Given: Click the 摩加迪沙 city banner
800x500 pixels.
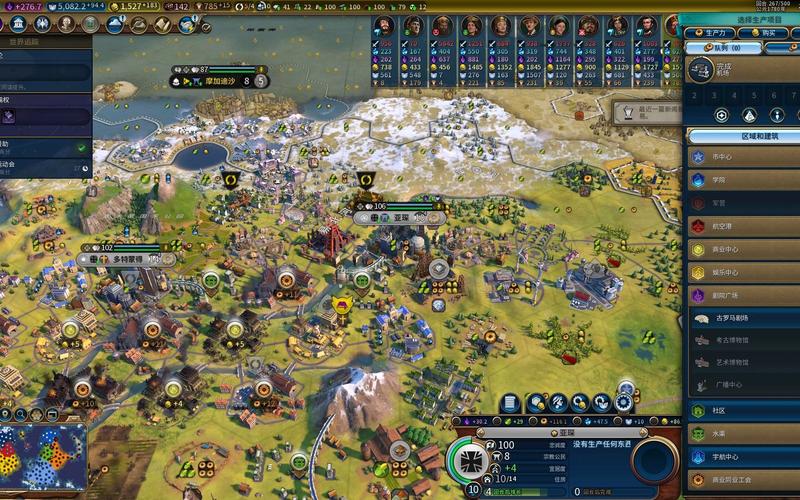Looking at the screenshot, I should click(219, 81).
